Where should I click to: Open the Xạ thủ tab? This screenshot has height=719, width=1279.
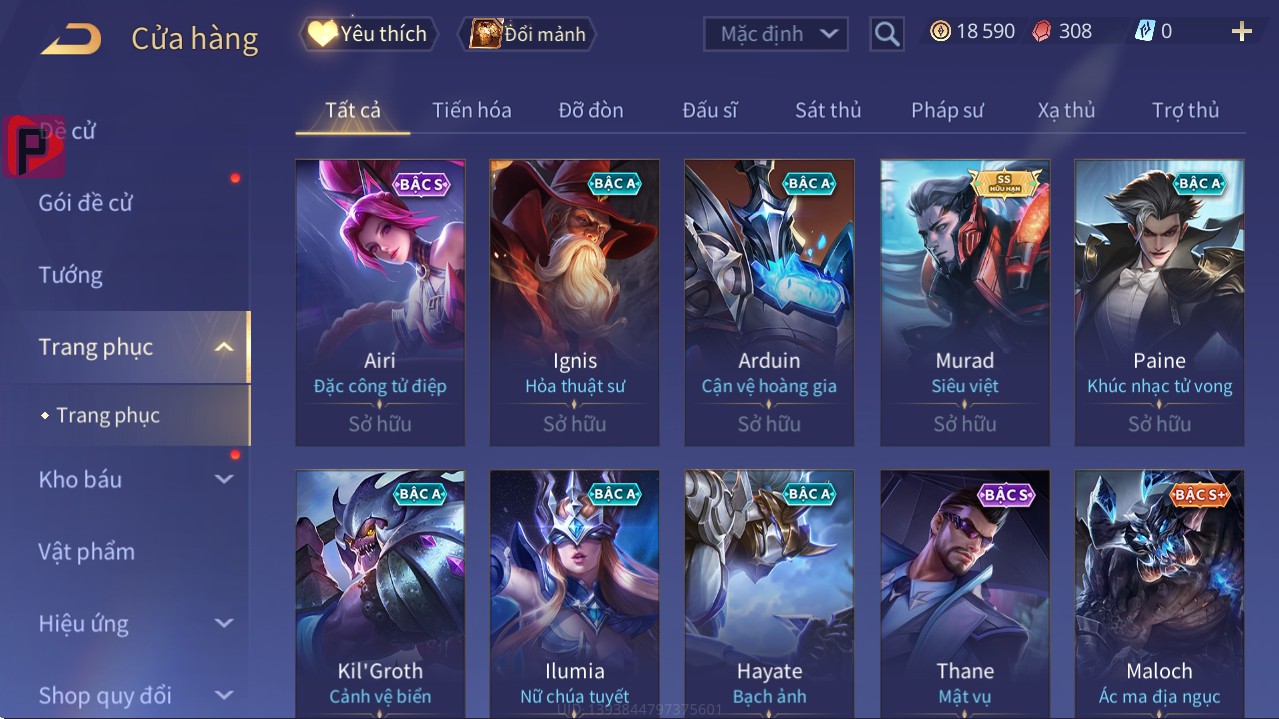(x=1066, y=110)
